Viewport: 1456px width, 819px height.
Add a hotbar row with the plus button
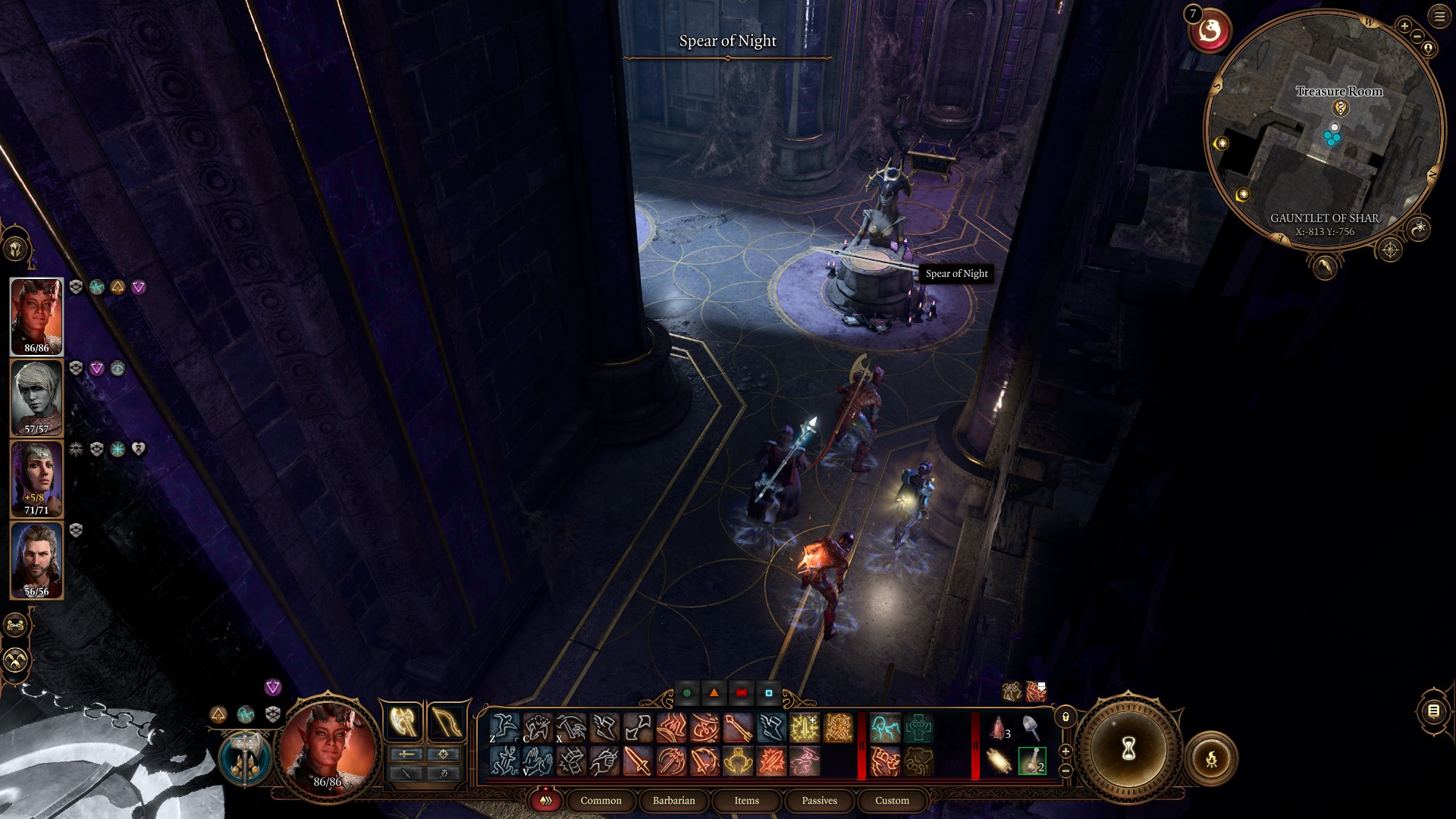click(1065, 751)
